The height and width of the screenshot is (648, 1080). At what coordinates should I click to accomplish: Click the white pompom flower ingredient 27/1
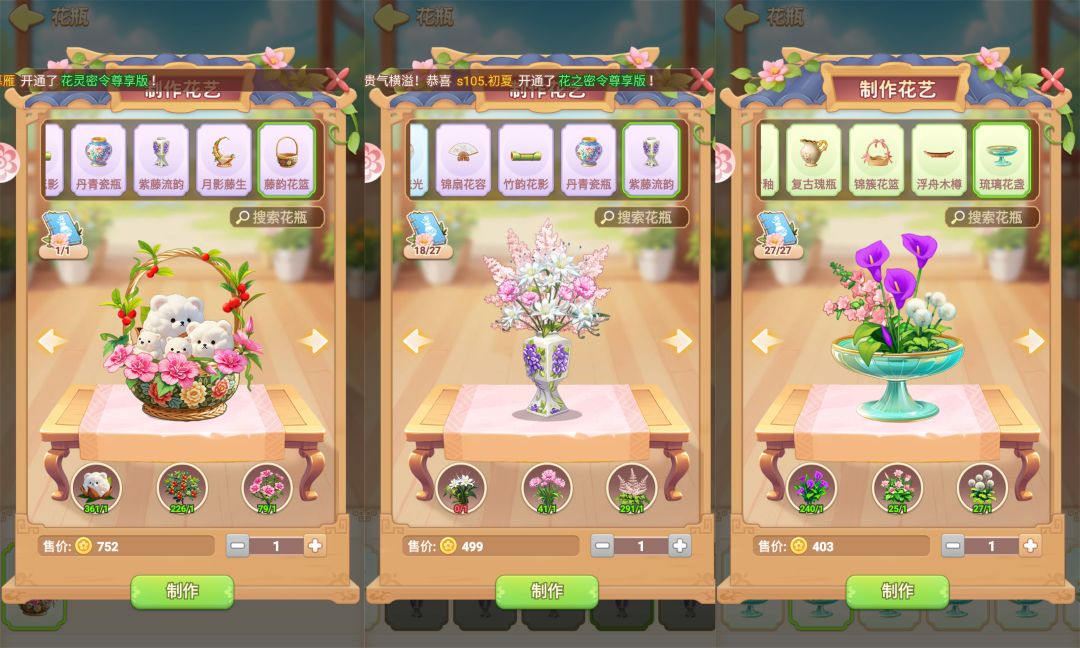click(981, 487)
